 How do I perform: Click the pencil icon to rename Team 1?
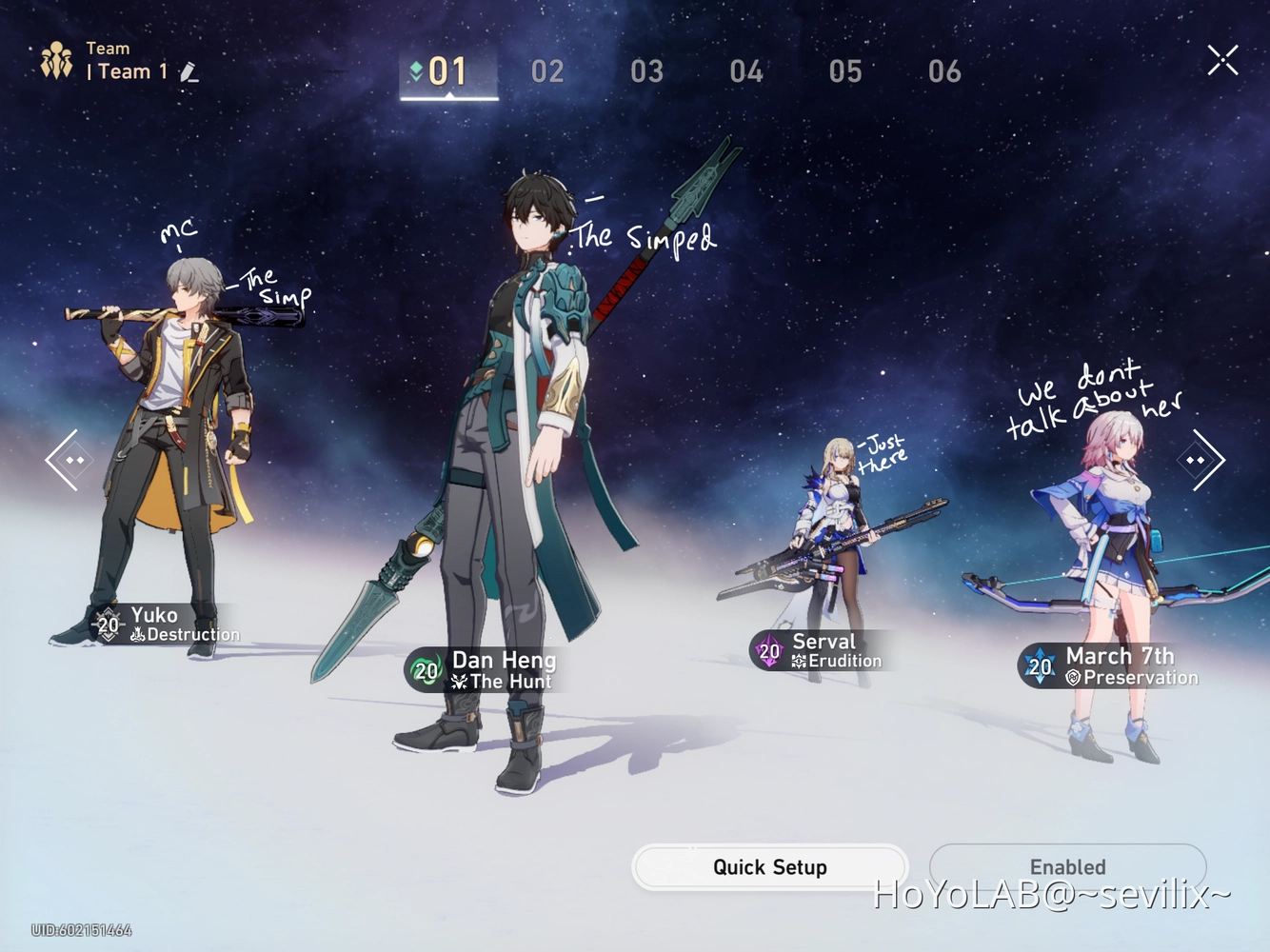(189, 71)
